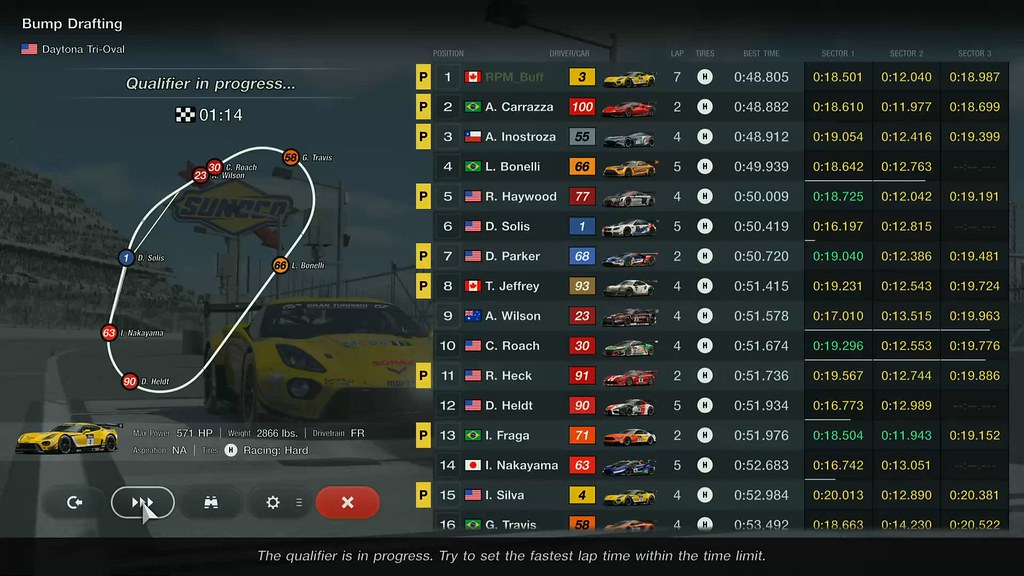
Task: Choose R. Heck's row in the list
Action: click(508, 377)
